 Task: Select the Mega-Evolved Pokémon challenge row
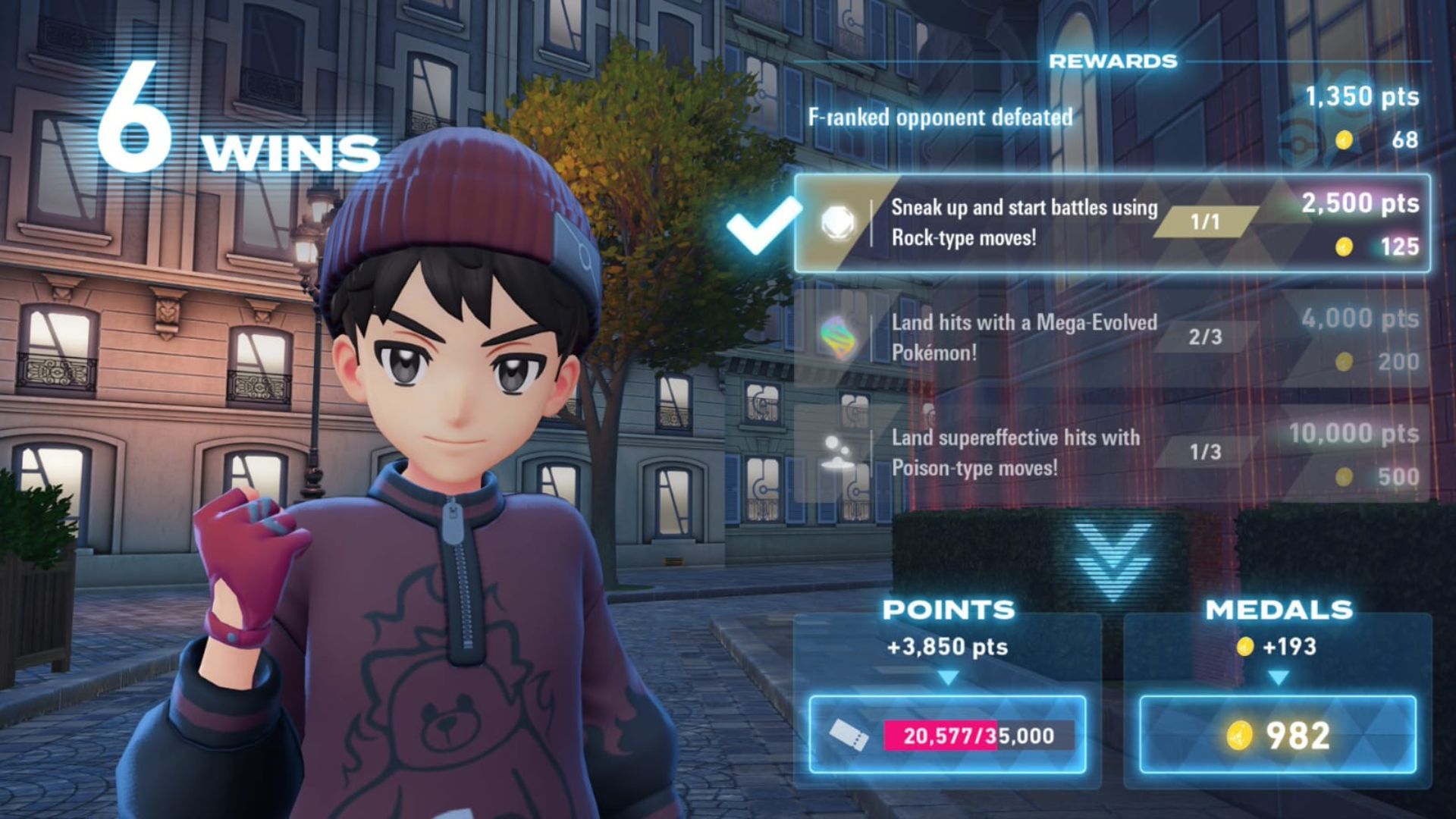coord(1112,338)
